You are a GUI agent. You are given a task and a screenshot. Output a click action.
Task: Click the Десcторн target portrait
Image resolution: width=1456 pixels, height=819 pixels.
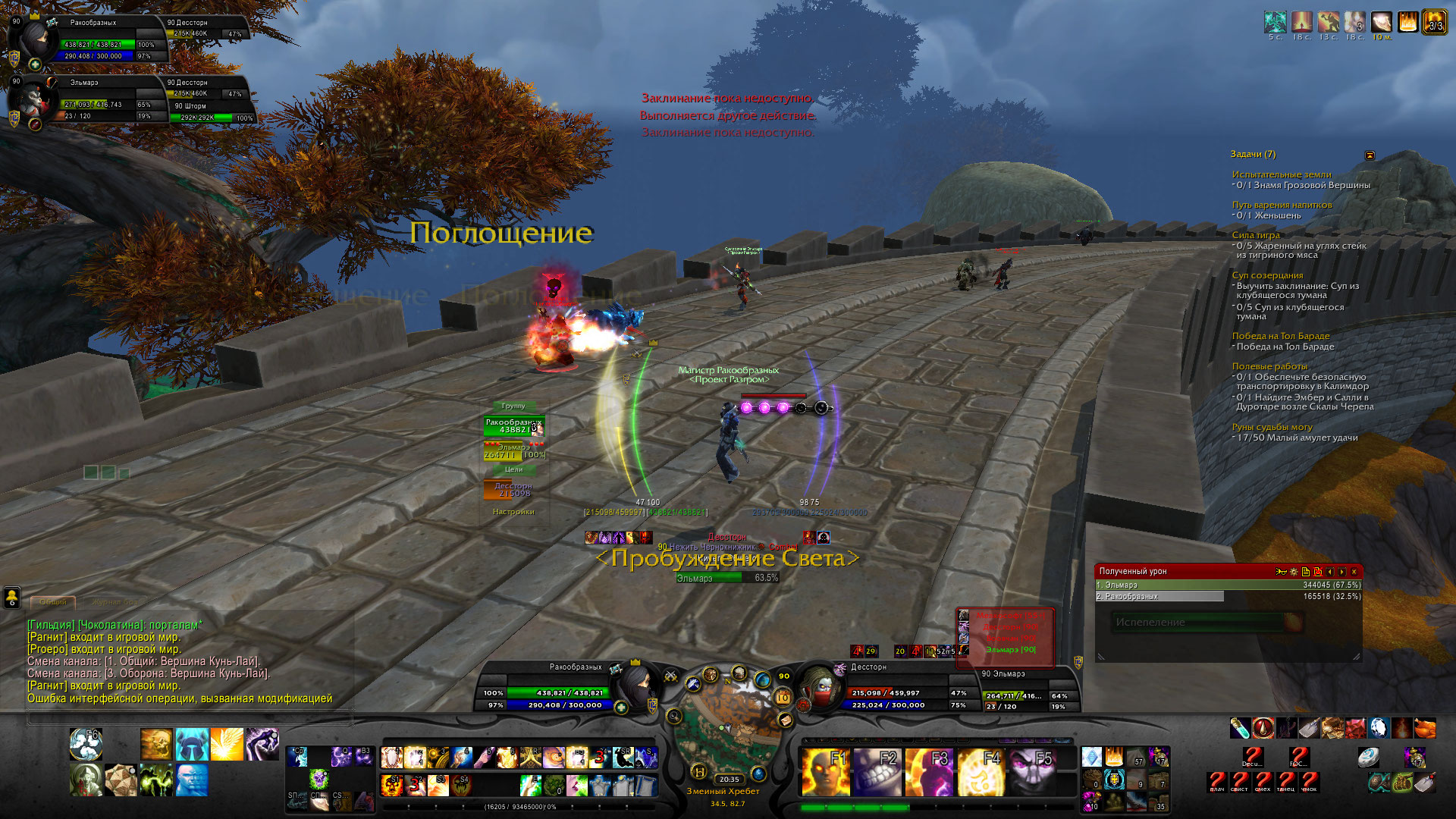(x=819, y=686)
